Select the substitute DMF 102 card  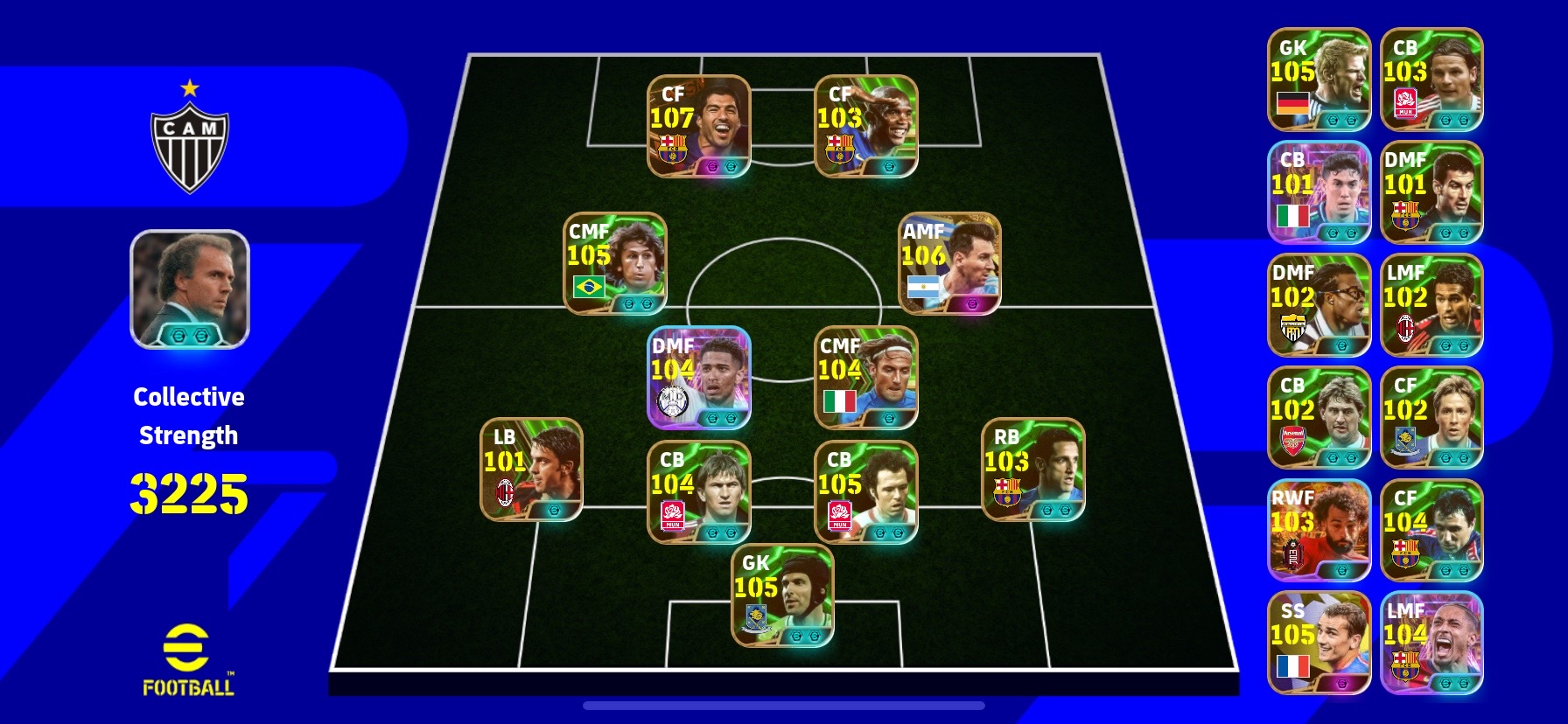pyautogui.click(x=1319, y=305)
